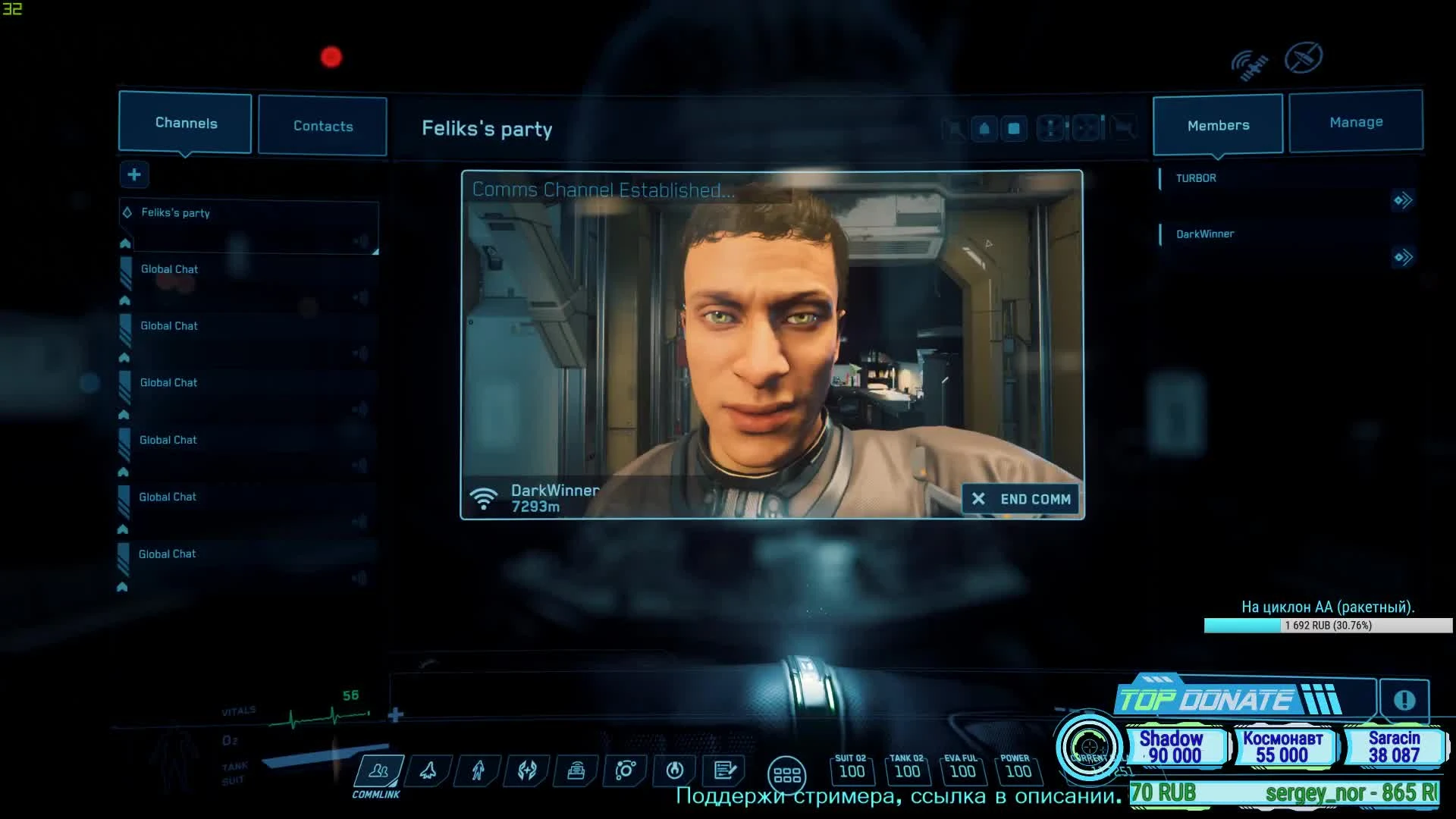
Task: Switch to the Contacts tab
Action: [x=322, y=126]
